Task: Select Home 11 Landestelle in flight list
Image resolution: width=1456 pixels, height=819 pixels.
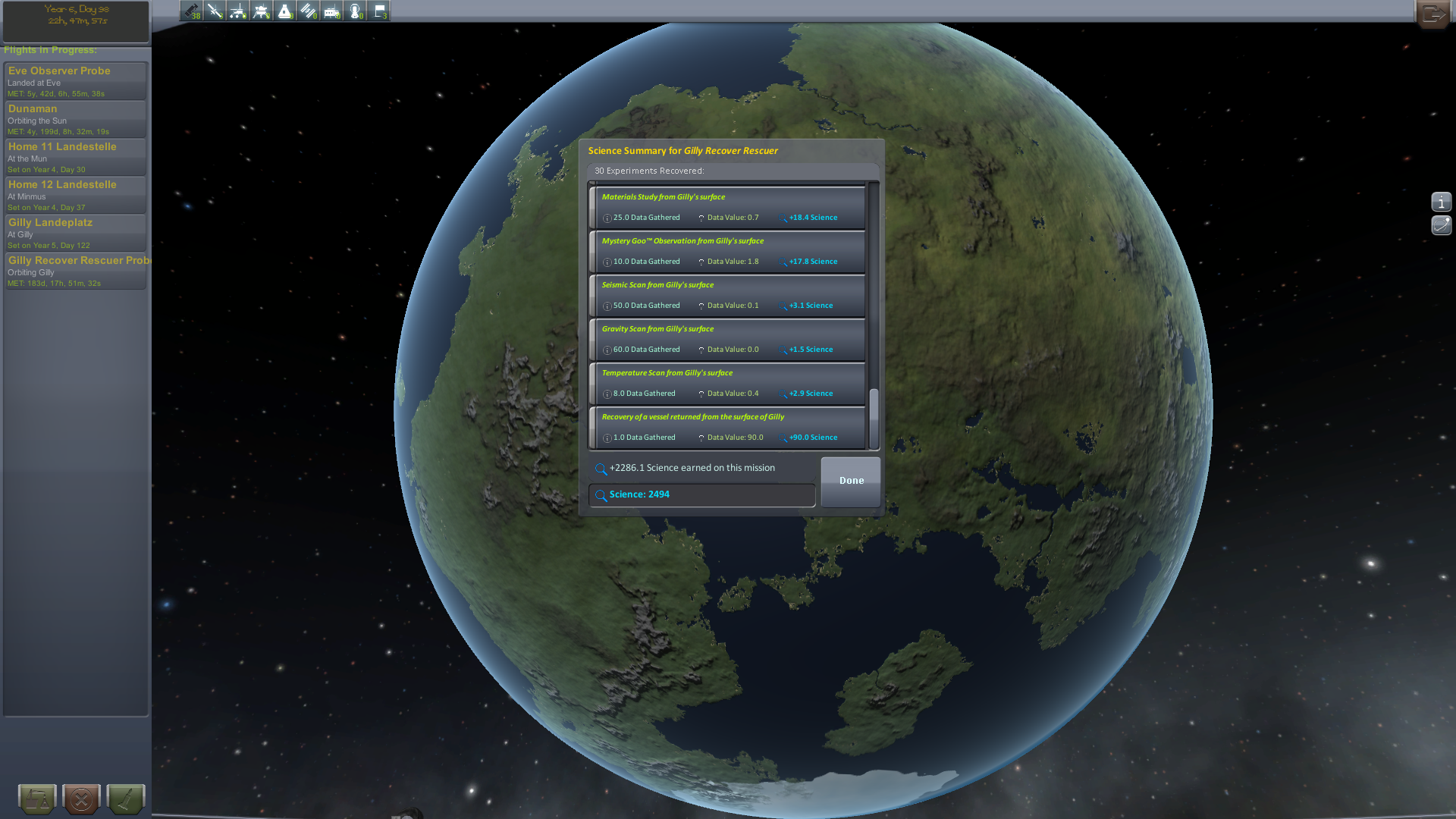Action: (75, 157)
